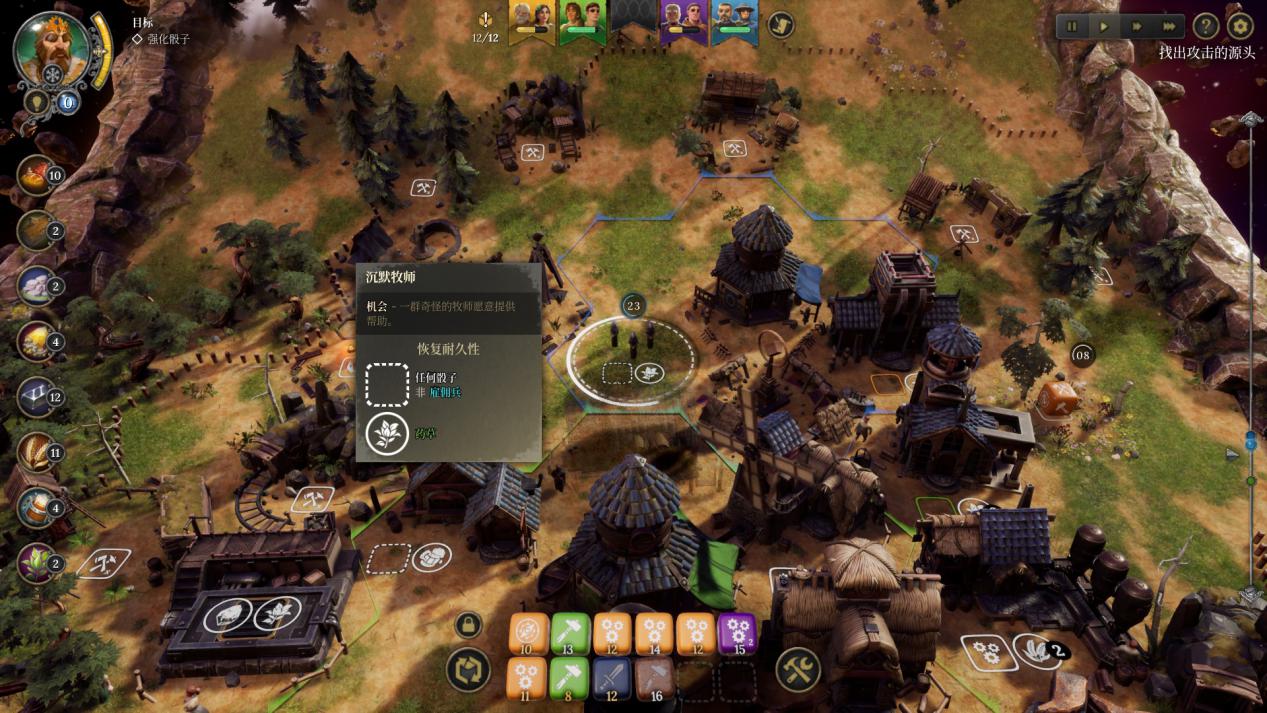The image size is (1267, 713).
Task: Open the gear settings menu
Action: point(1240,26)
